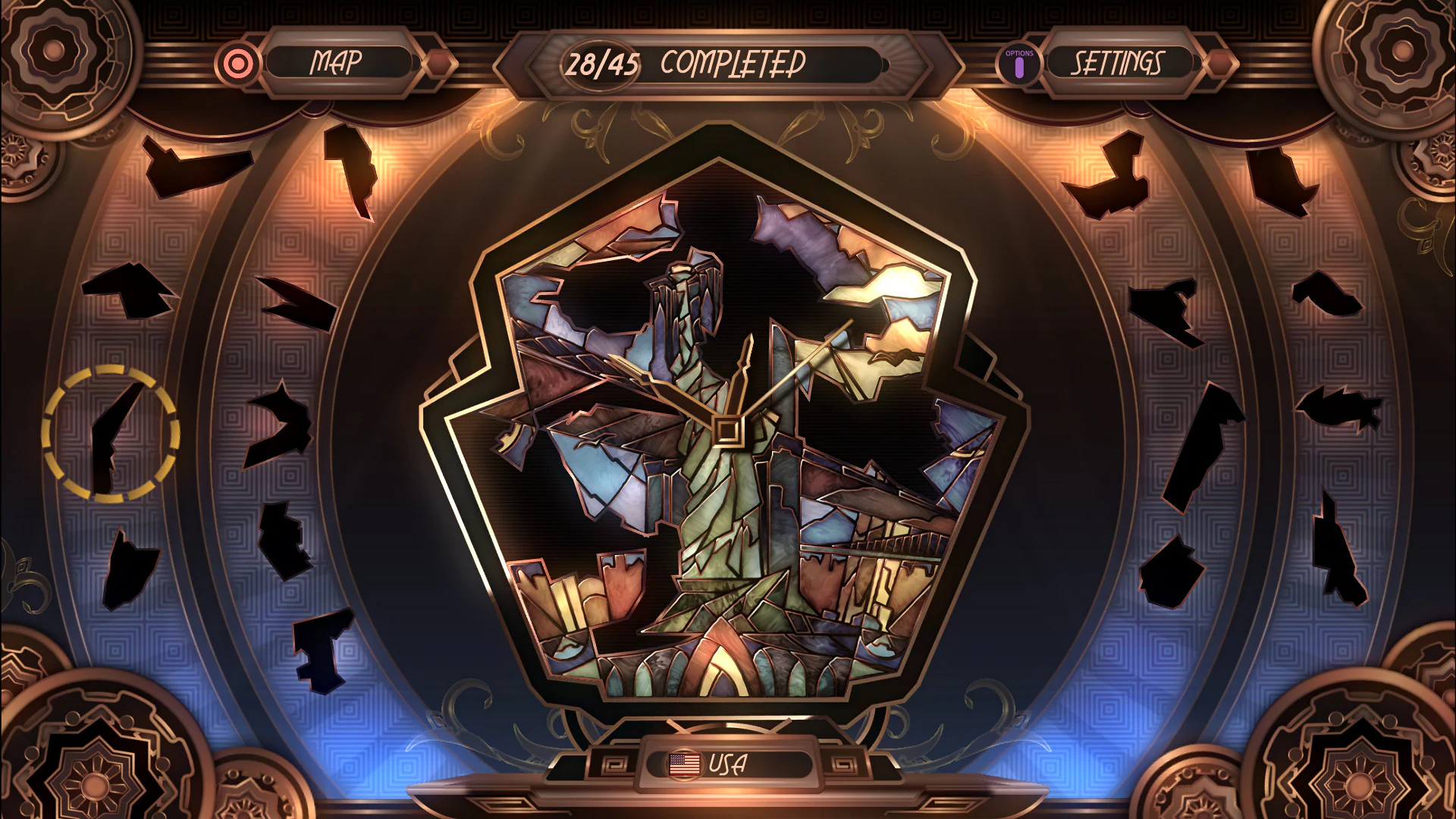Viewport: 1456px width, 819px height.
Task: Click the red target icon beside MAP
Action: point(237,64)
